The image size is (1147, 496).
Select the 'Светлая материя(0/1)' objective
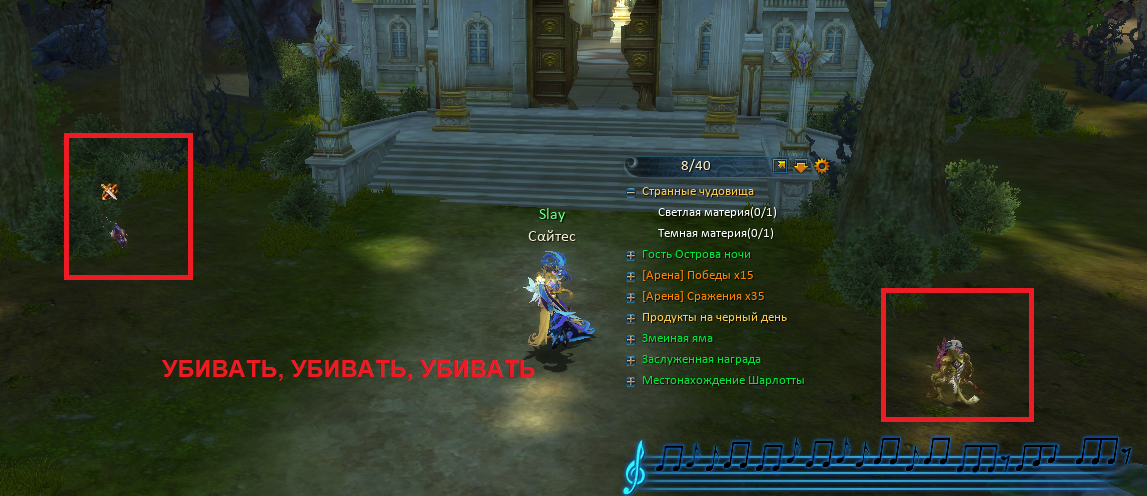tap(716, 212)
